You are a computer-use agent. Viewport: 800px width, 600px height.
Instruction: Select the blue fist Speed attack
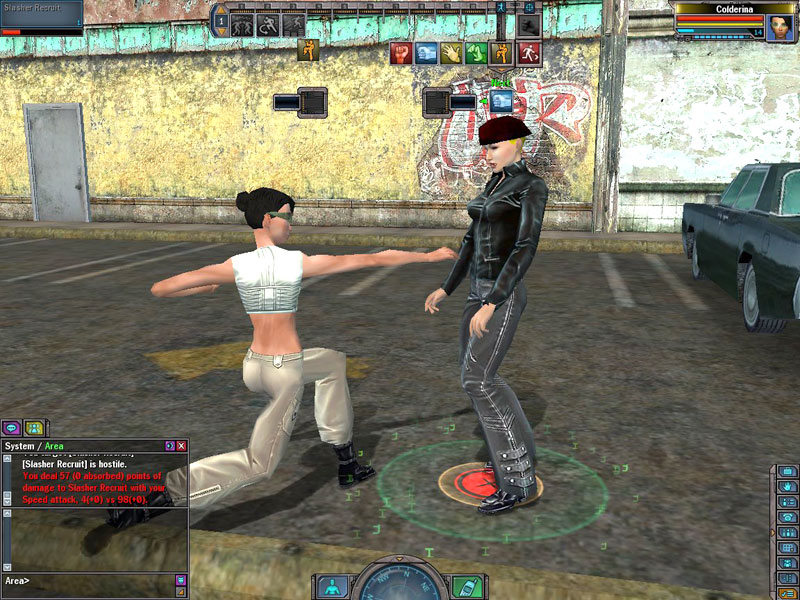[427, 53]
